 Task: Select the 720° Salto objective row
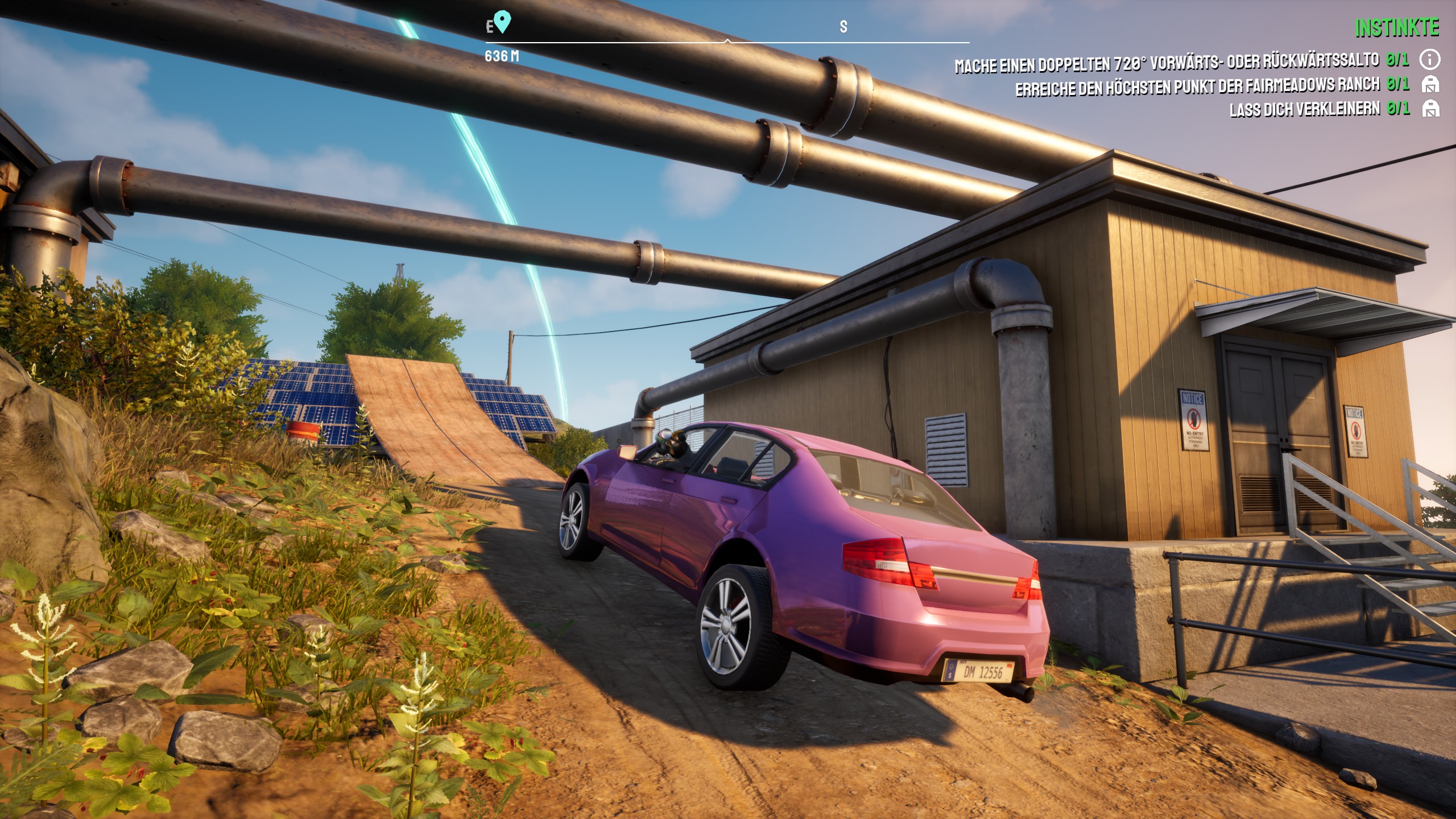pos(1167,63)
